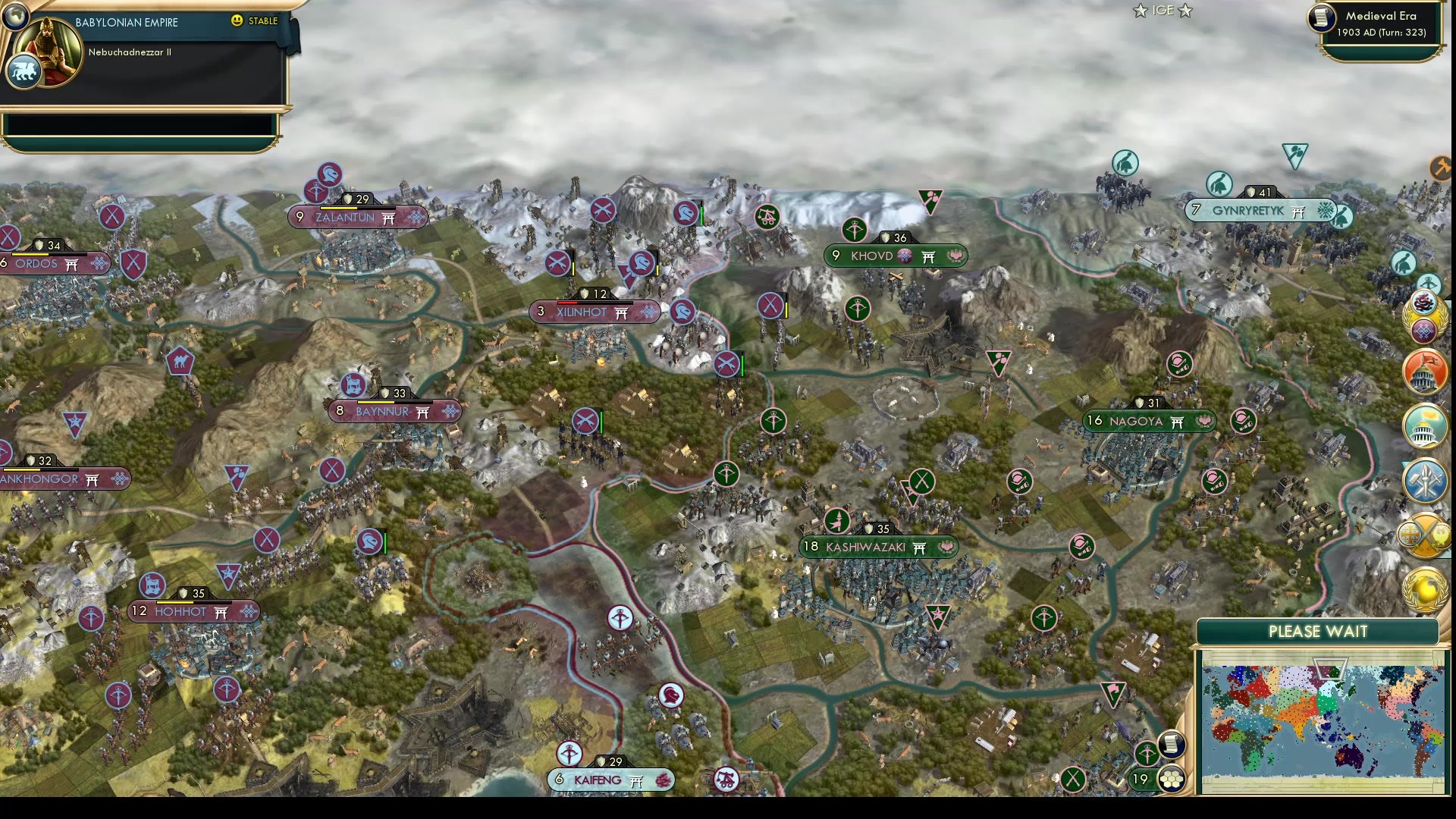Toggle the hex grid overlay button
The image size is (1456, 819).
1172,780
